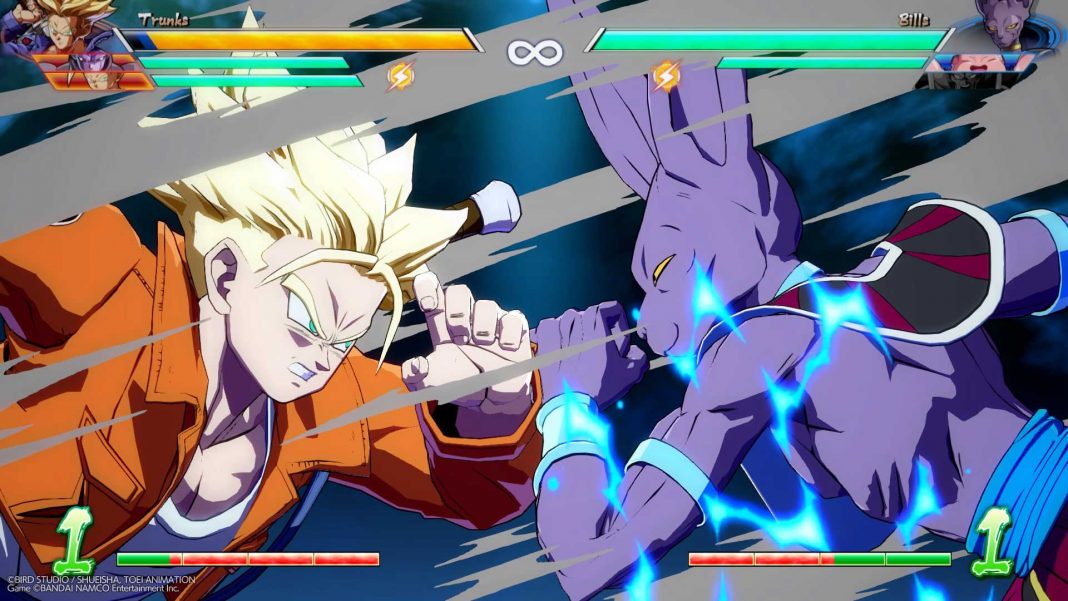Image resolution: width=1068 pixels, height=601 pixels.
Task: Activate the lightning Sparking icon for Trunks' team
Action: pos(401,75)
